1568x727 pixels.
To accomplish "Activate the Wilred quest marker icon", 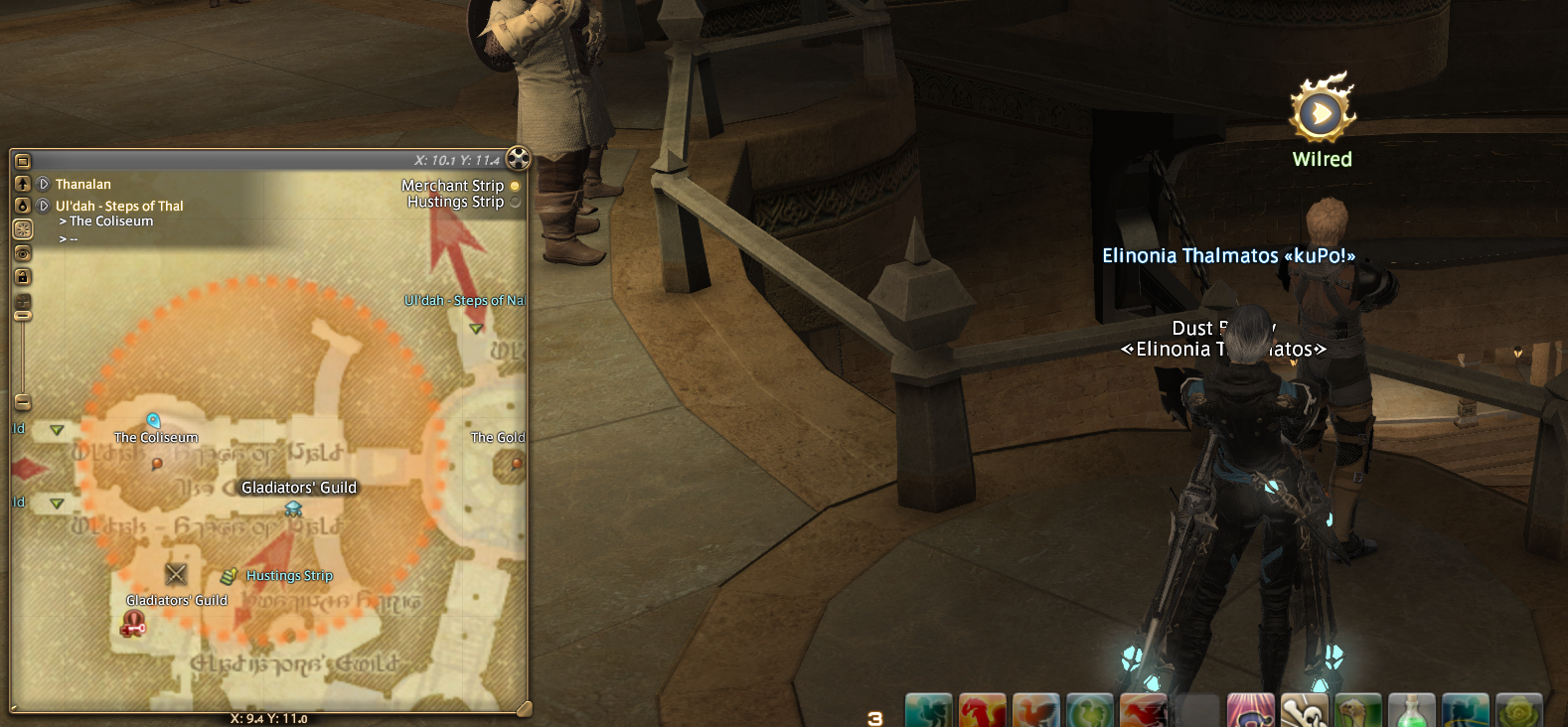I will click(x=1322, y=111).
